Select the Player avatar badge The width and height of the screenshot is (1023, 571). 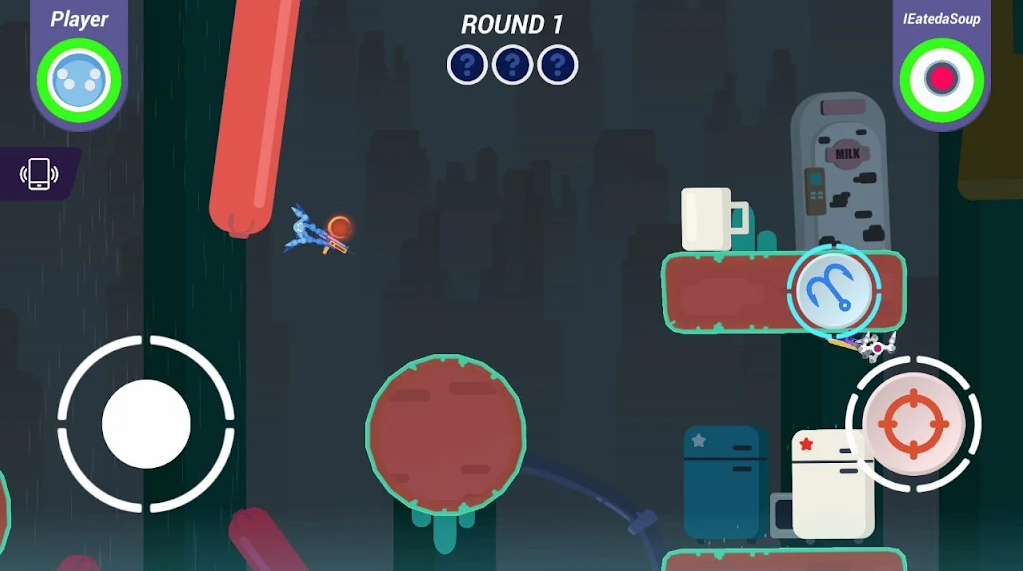[79, 81]
